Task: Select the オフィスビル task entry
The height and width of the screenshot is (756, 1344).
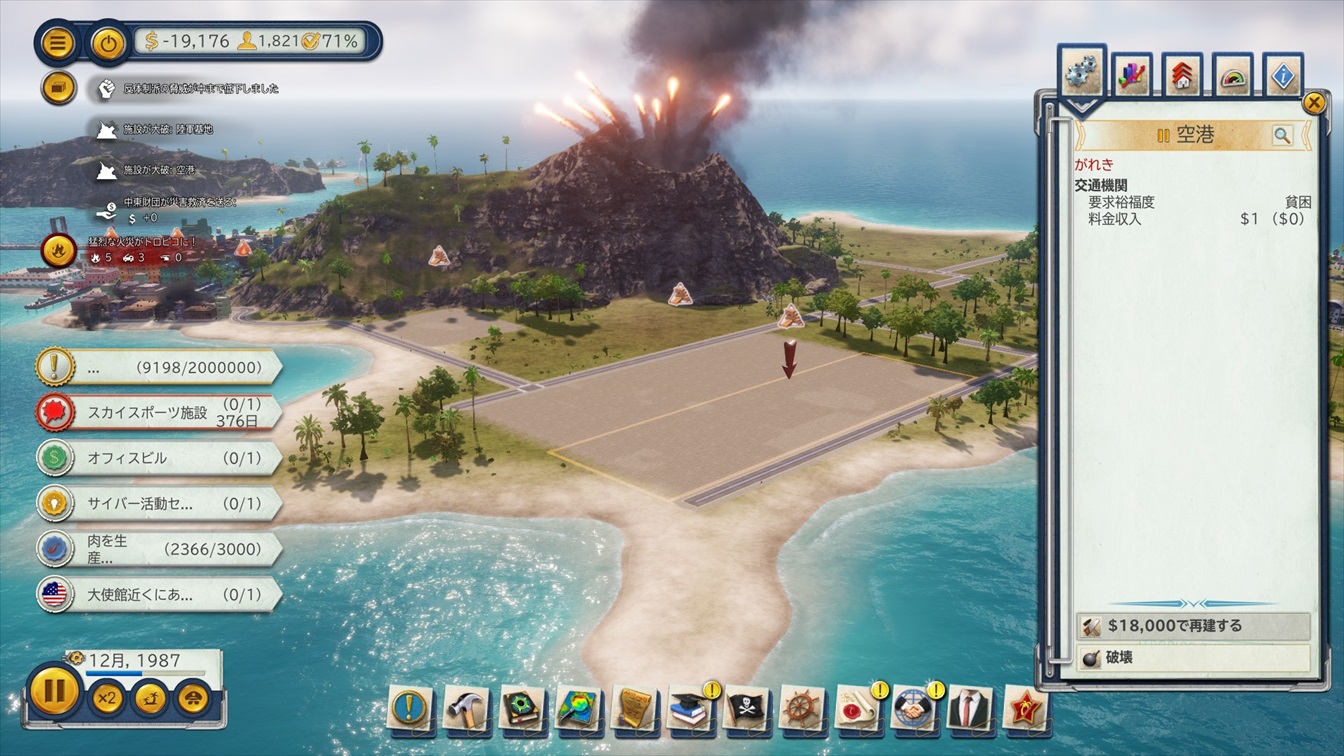Action: click(x=160, y=458)
